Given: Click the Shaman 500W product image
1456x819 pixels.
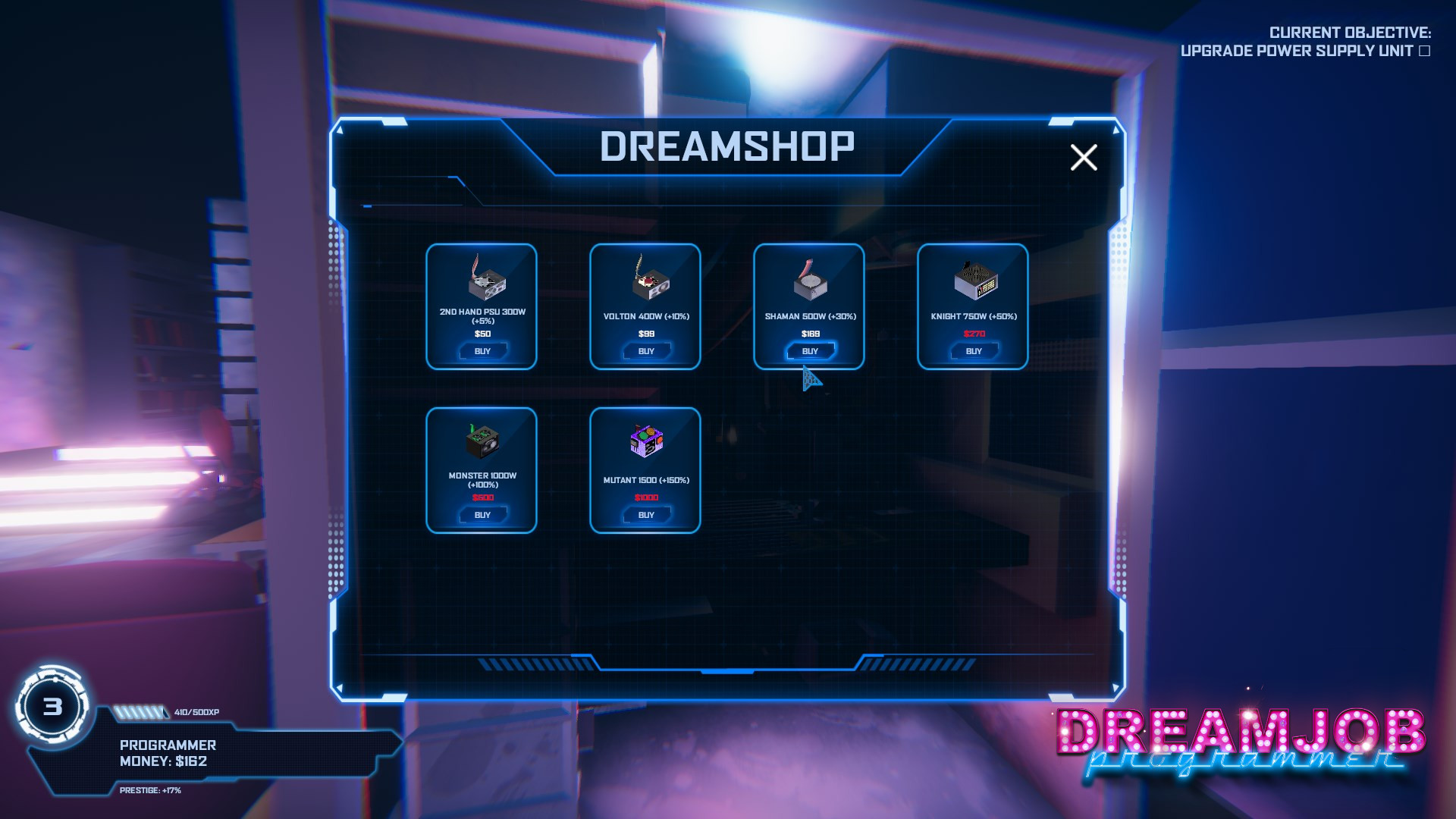Looking at the screenshot, I should point(809,281).
